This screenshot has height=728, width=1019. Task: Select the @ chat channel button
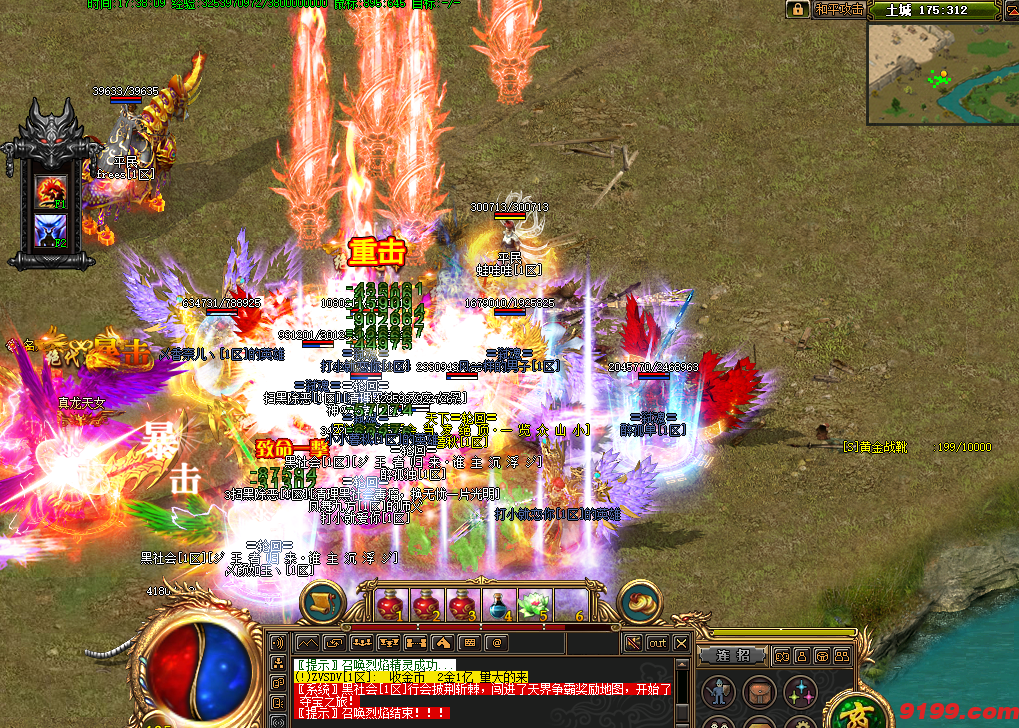point(494,643)
